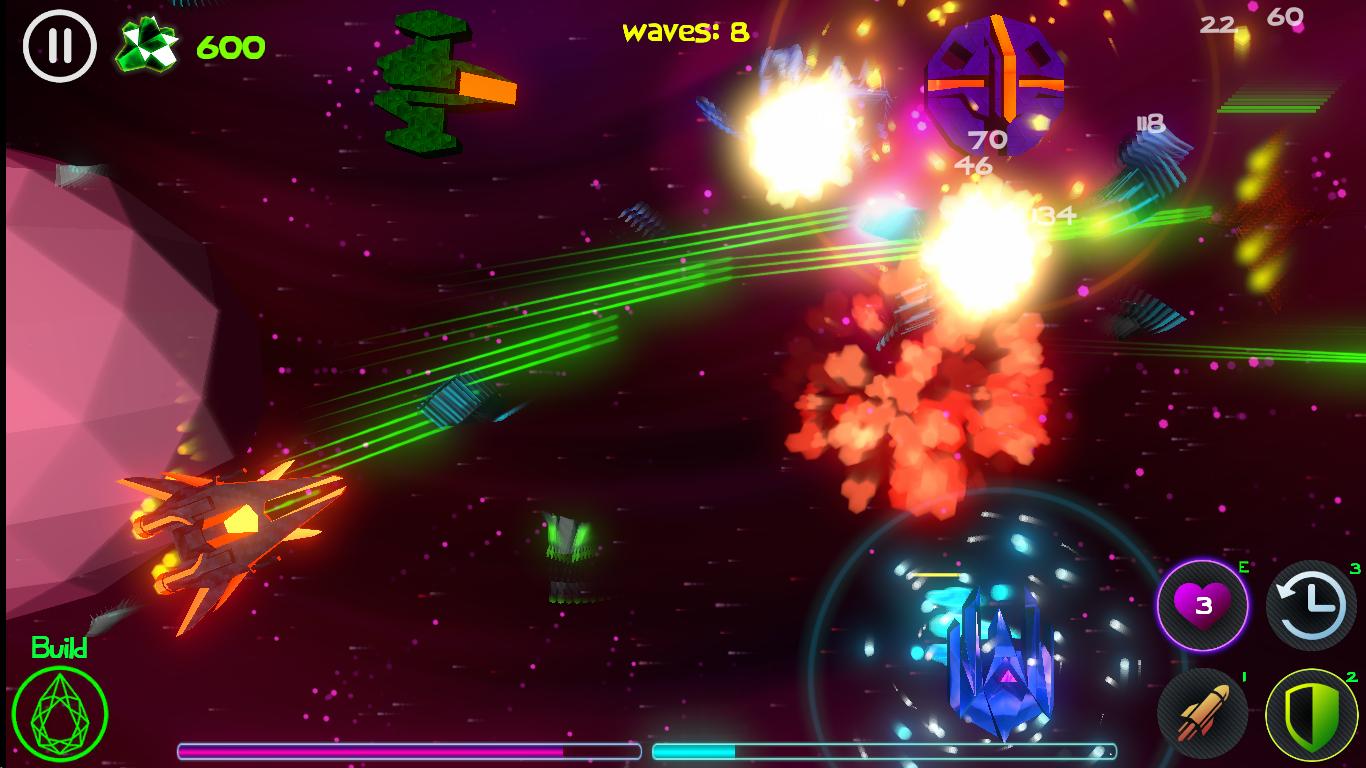The height and width of the screenshot is (768, 1366).
Task: Click the score 60 at top right
Action: pos(1283,17)
